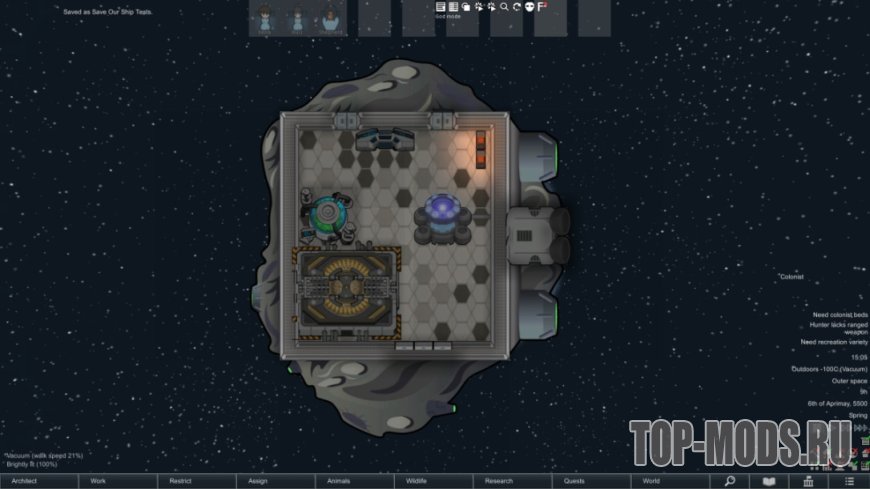The image size is (870, 489).
Task: Open the Wildlife tab
Action: pos(430,481)
